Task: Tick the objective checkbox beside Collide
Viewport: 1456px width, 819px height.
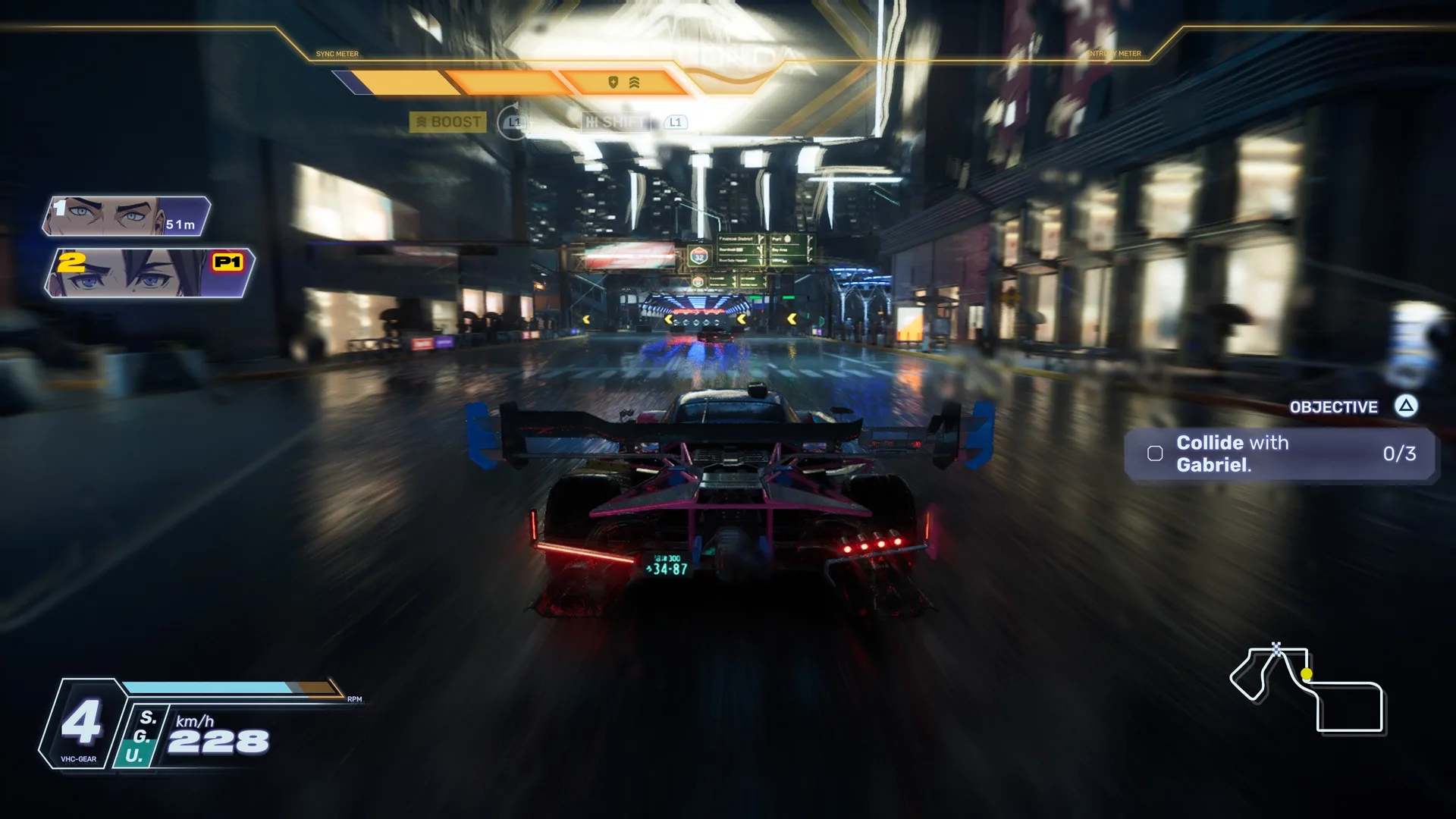Action: click(x=1155, y=453)
